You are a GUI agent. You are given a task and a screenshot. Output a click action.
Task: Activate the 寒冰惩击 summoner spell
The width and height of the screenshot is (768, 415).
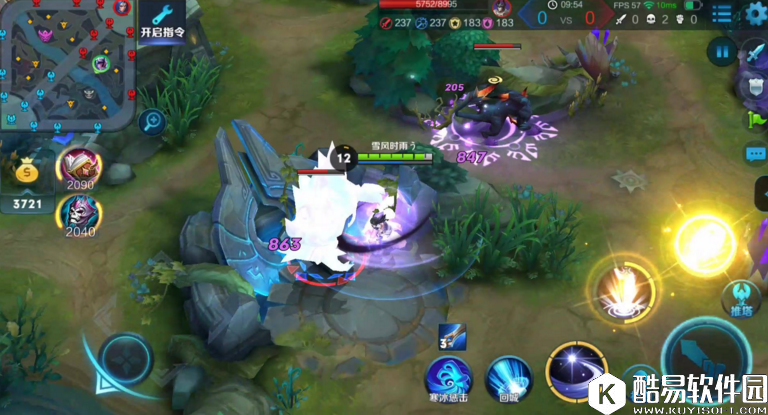click(x=448, y=378)
